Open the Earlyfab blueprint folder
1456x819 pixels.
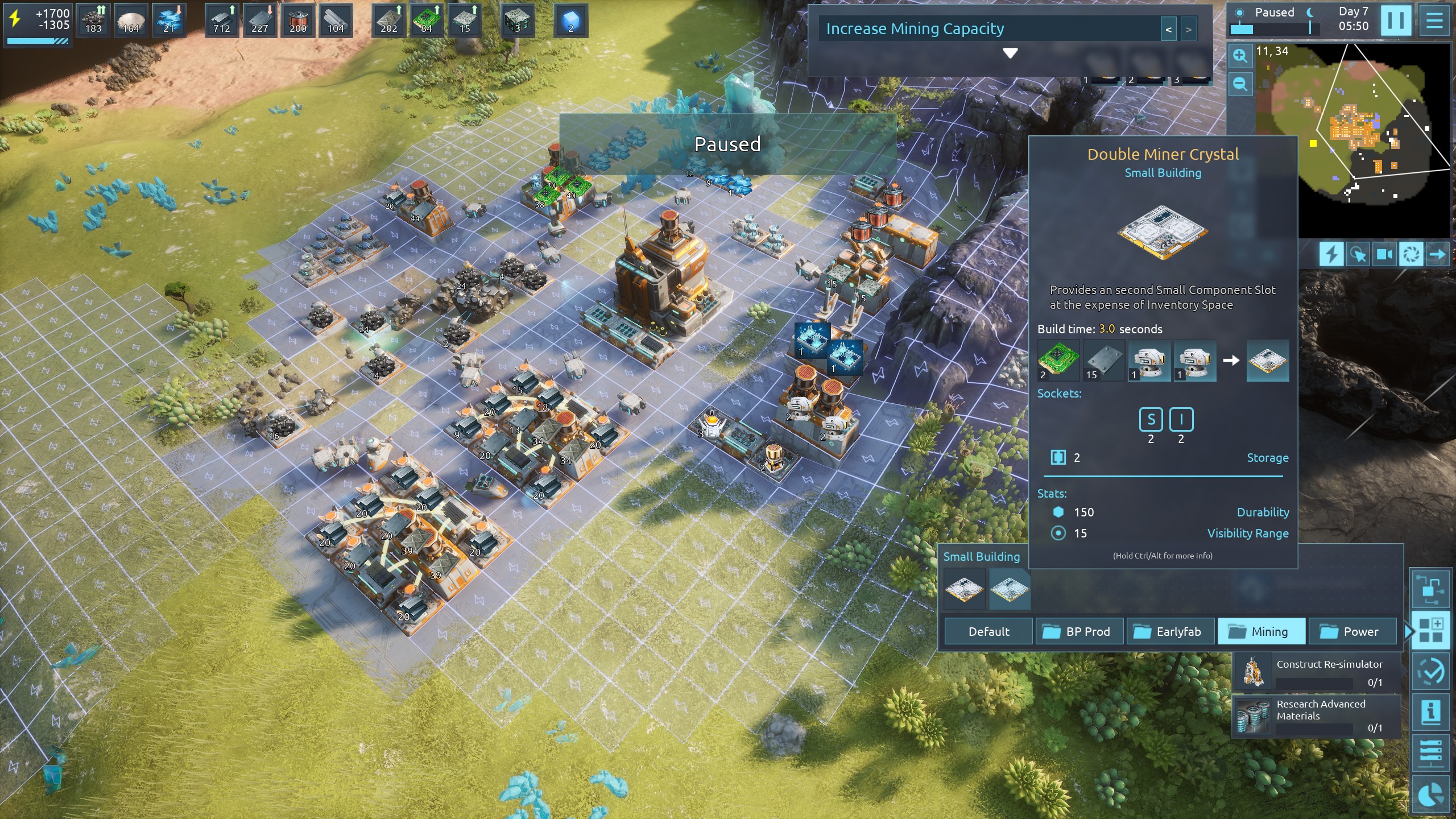tap(1170, 631)
